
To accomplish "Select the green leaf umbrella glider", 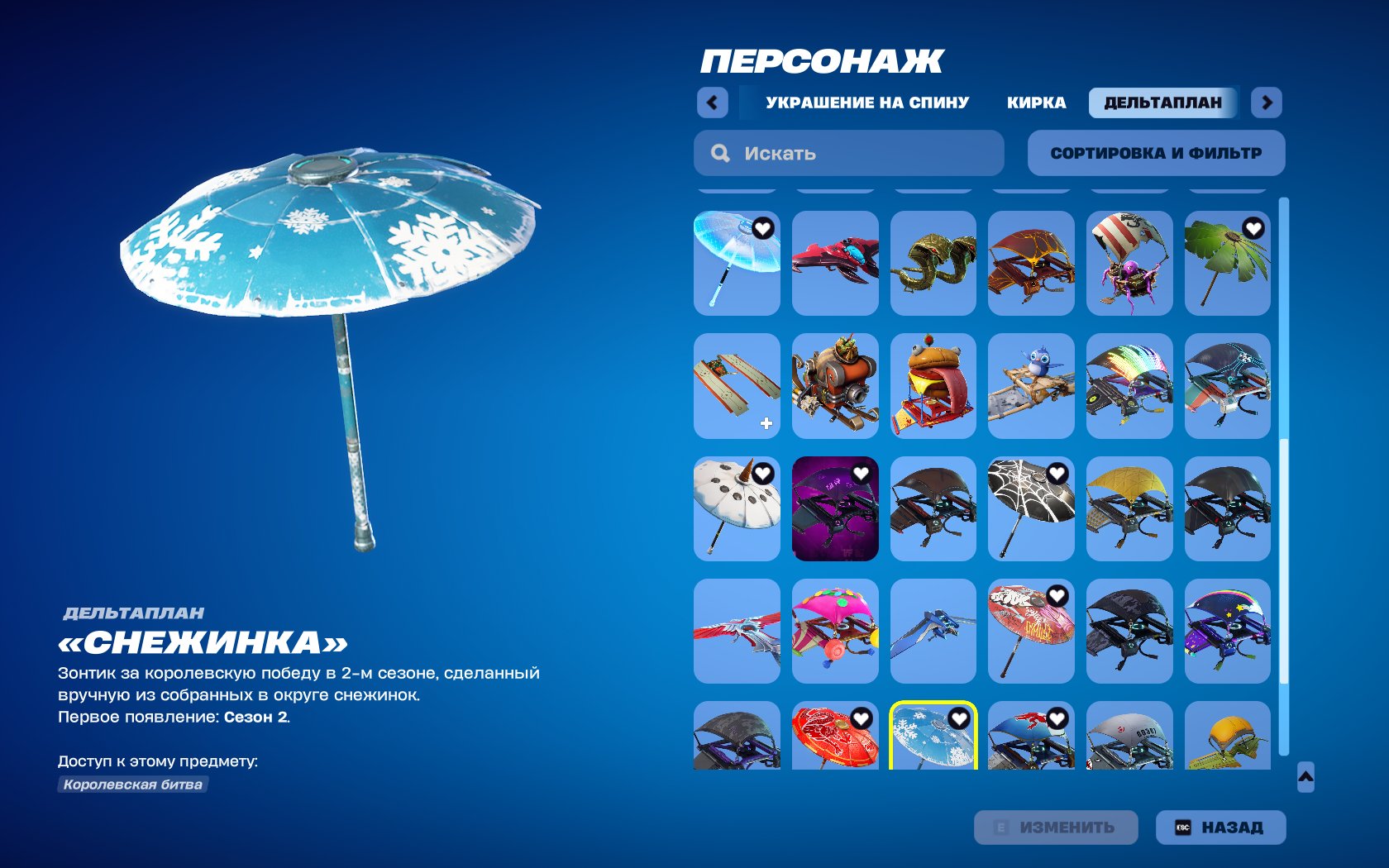I will (x=1227, y=260).
